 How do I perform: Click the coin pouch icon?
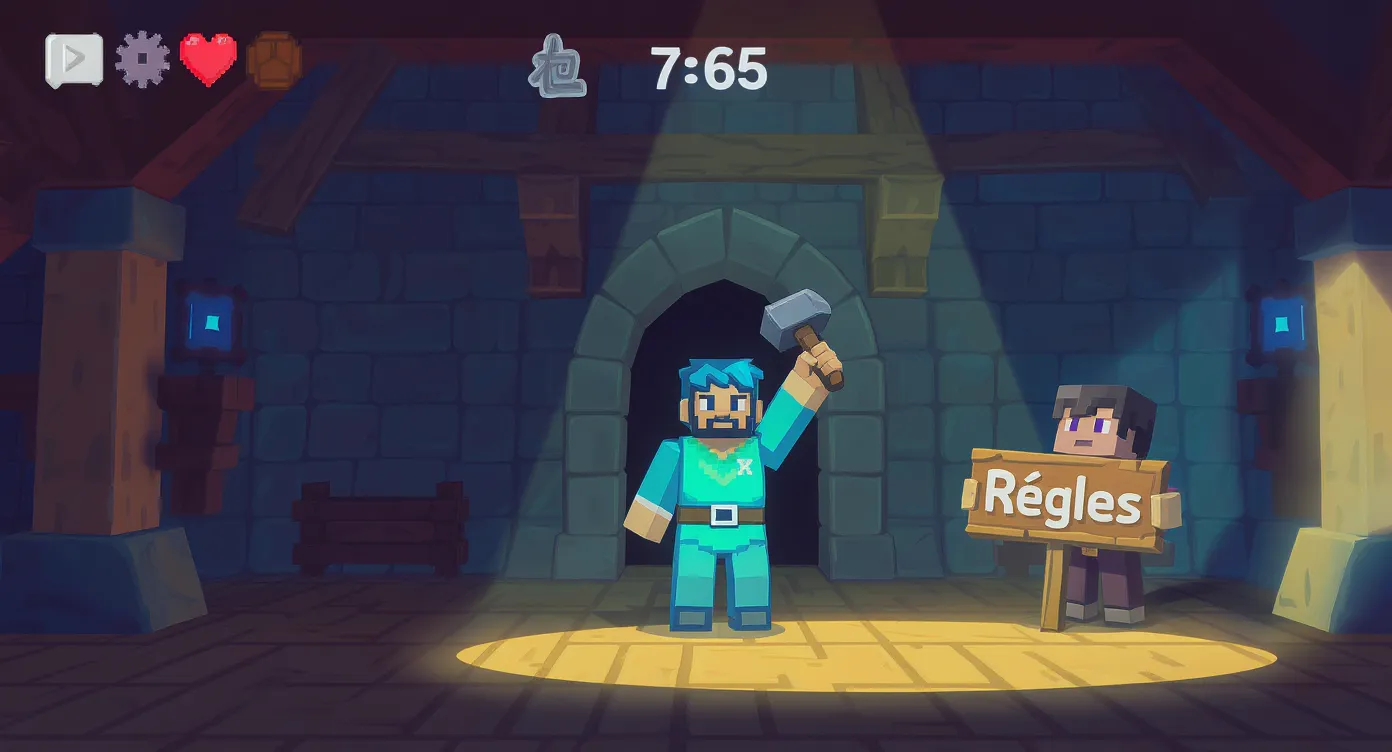pos(272,58)
